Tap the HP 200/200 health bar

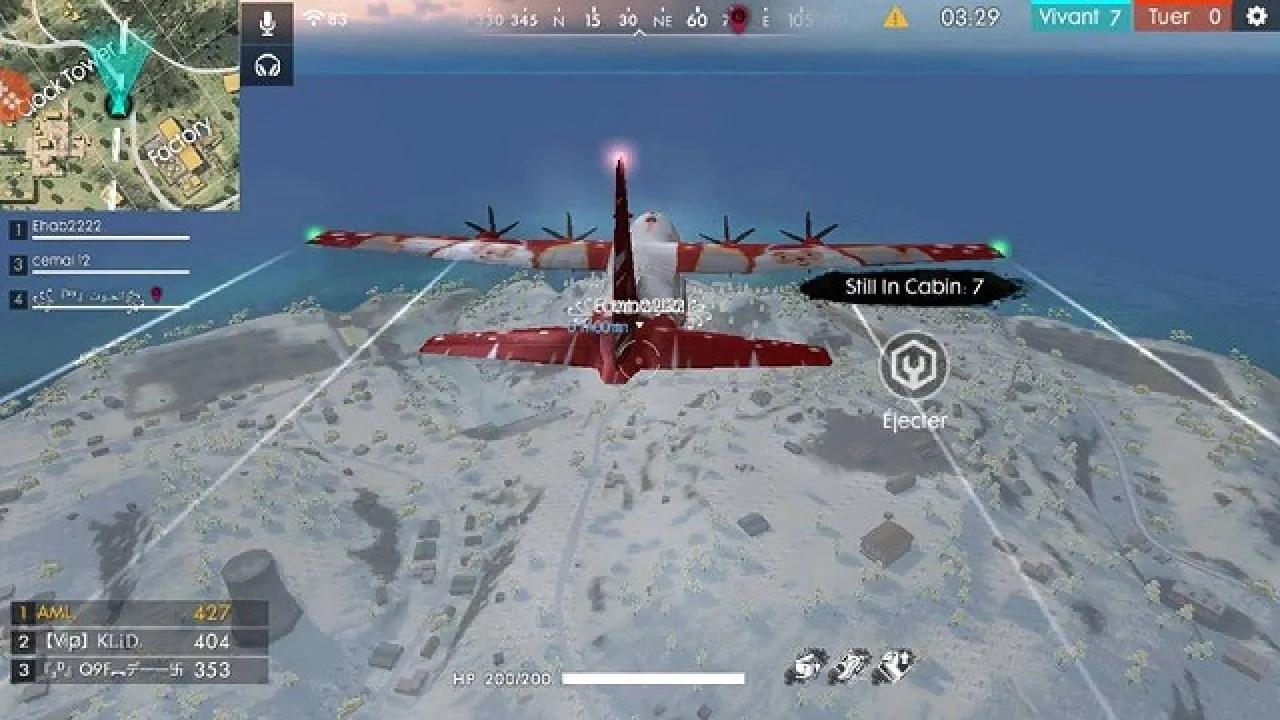click(620, 675)
